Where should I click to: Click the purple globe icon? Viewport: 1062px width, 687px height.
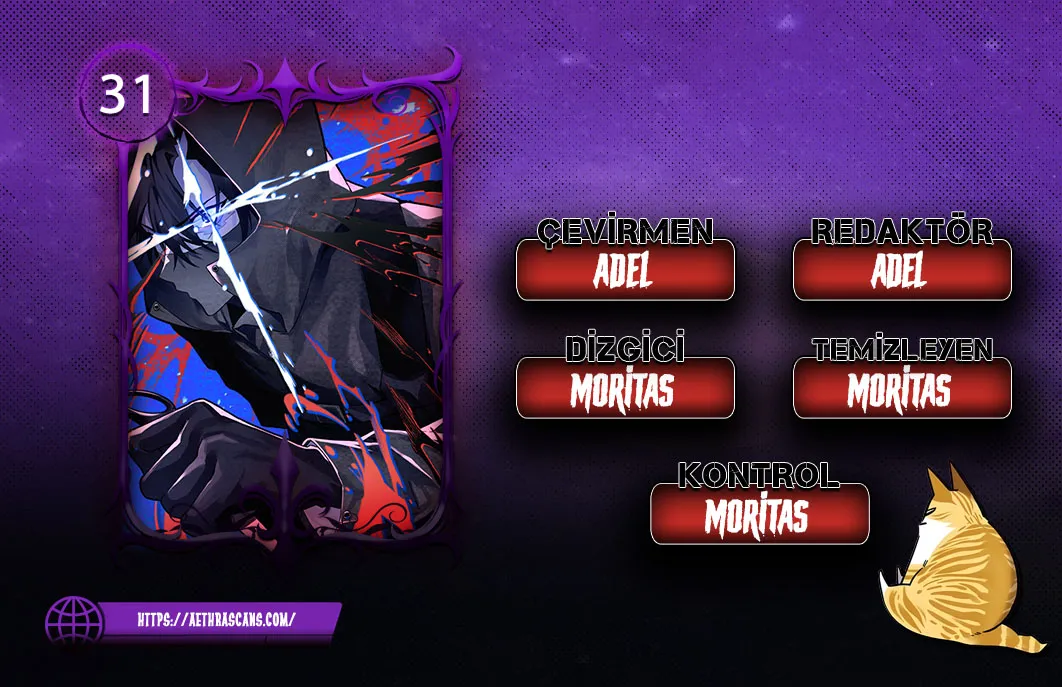[x=74, y=622]
